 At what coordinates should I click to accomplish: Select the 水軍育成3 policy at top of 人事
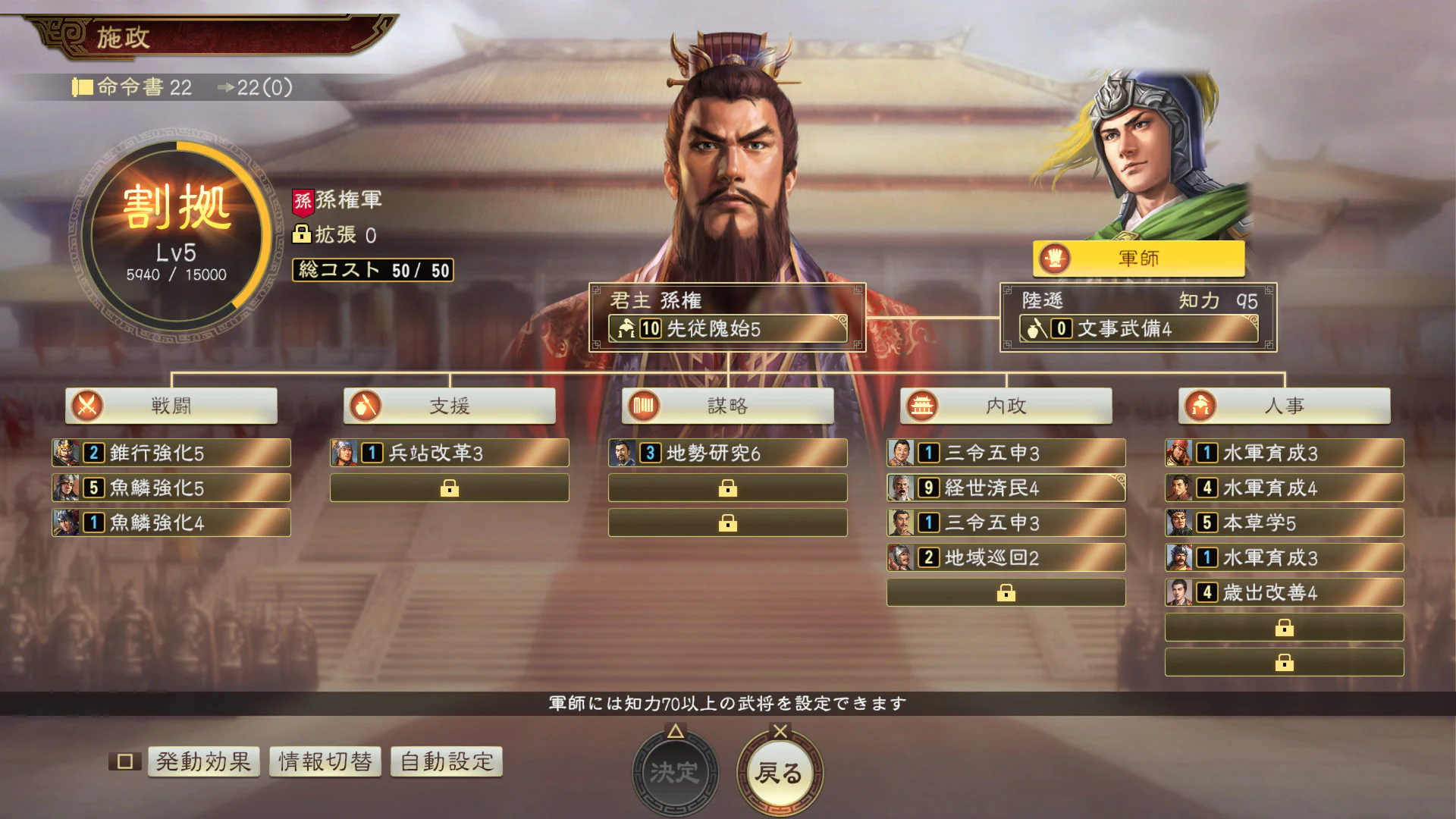click(x=1284, y=453)
